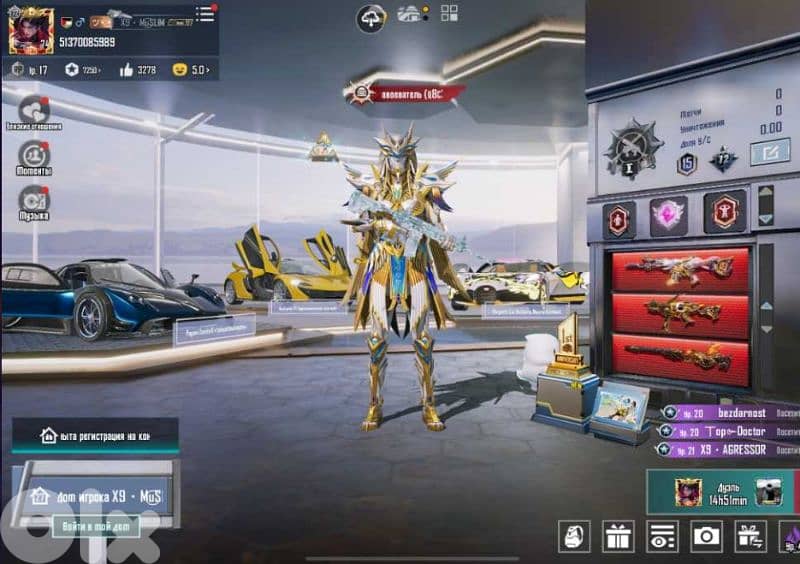Open the Close Relationships heart icon
This screenshot has height=564, width=800.
(34, 110)
